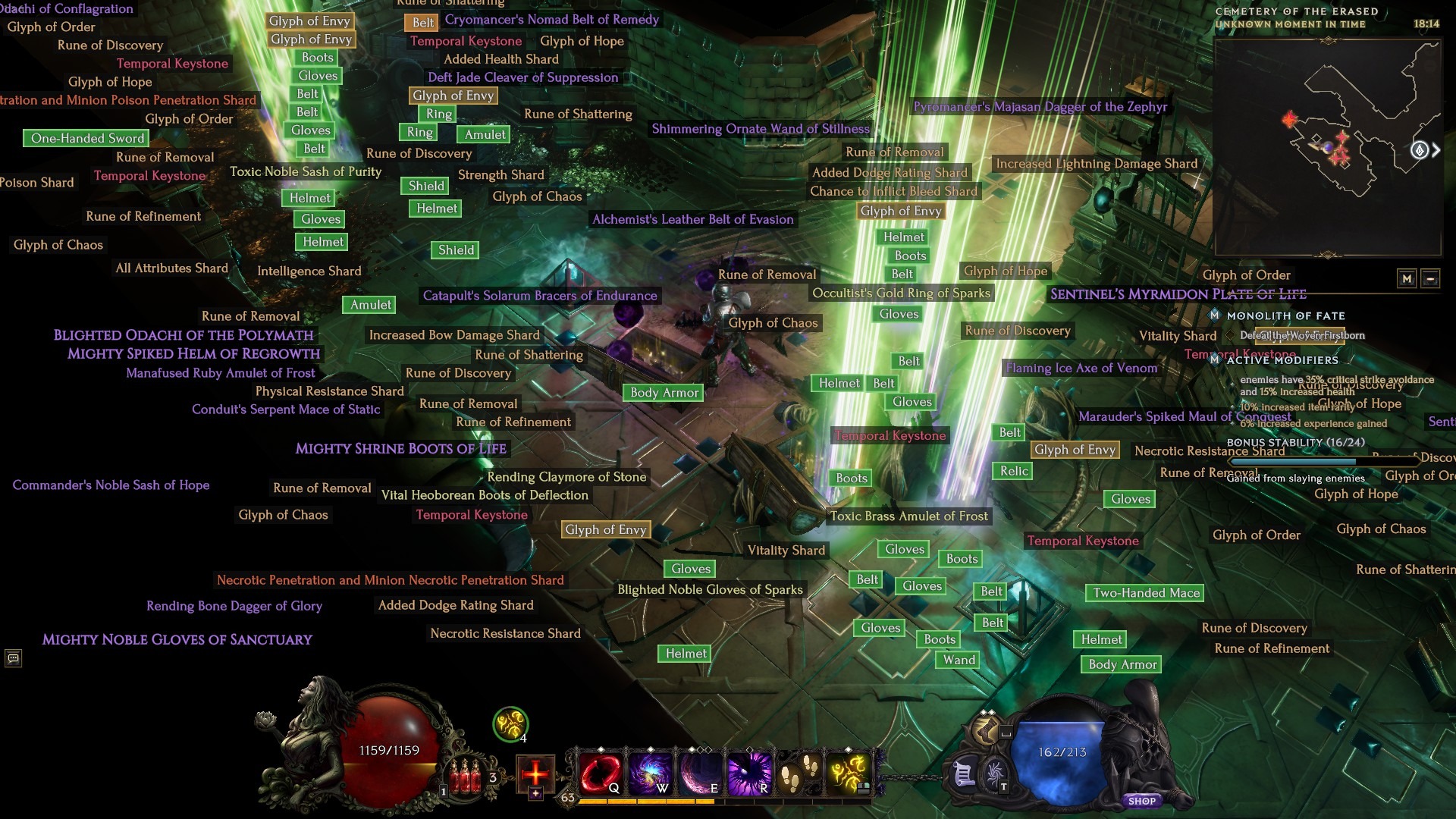1456x819 pixels.
Task: Click the red cross icon beside potions
Action: (x=535, y=773)
